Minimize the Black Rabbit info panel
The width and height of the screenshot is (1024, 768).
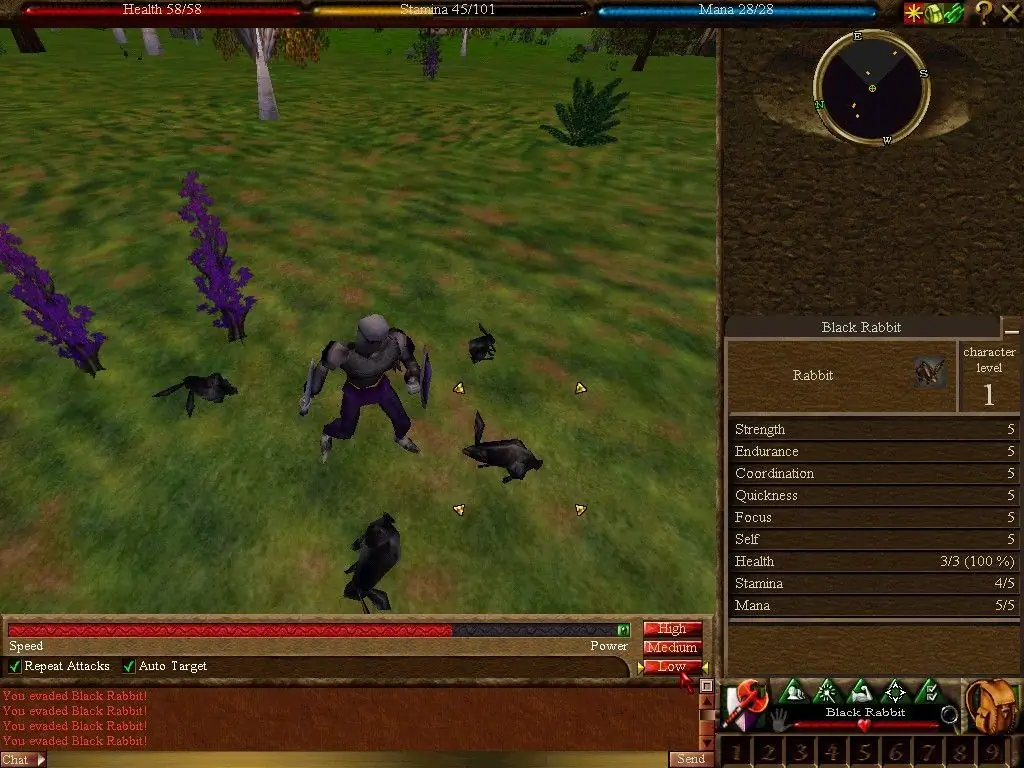click(x=1012, y=329)
